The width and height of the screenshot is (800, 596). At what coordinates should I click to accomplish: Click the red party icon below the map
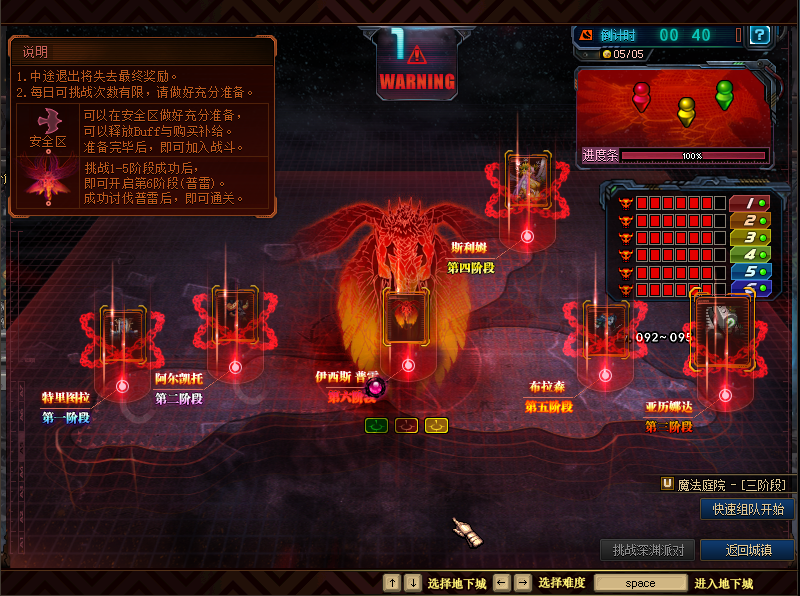click(x=406, y=425)
